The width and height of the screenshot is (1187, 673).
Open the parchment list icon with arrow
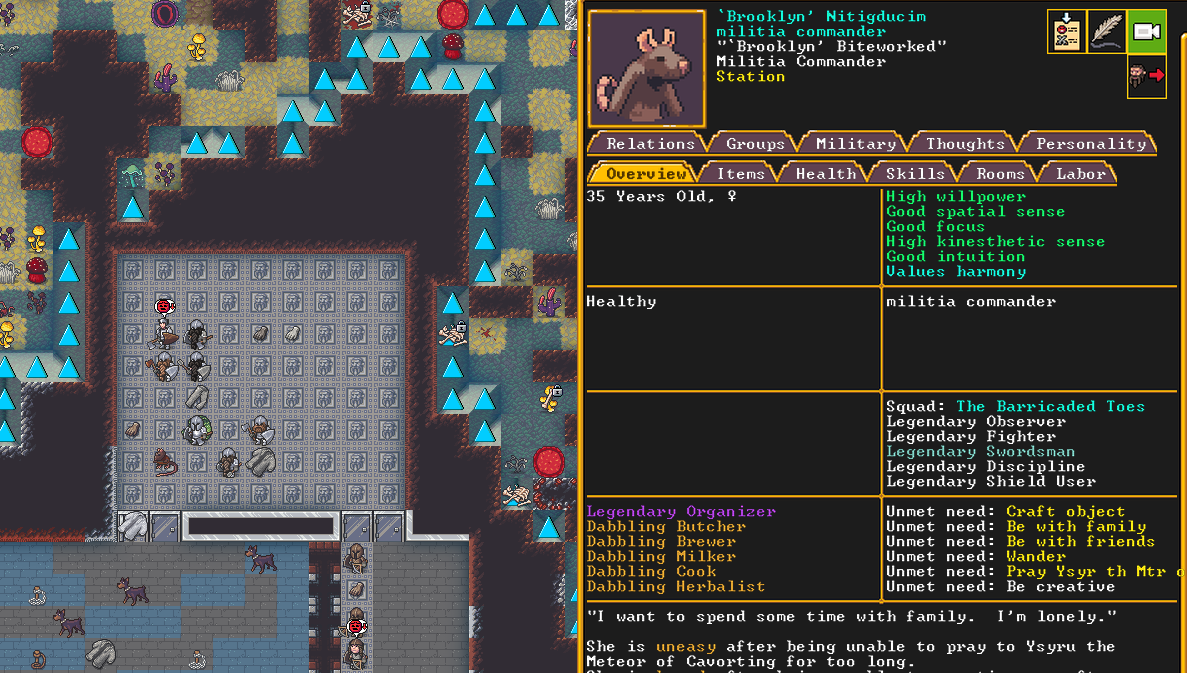(x=1067, y=32)
